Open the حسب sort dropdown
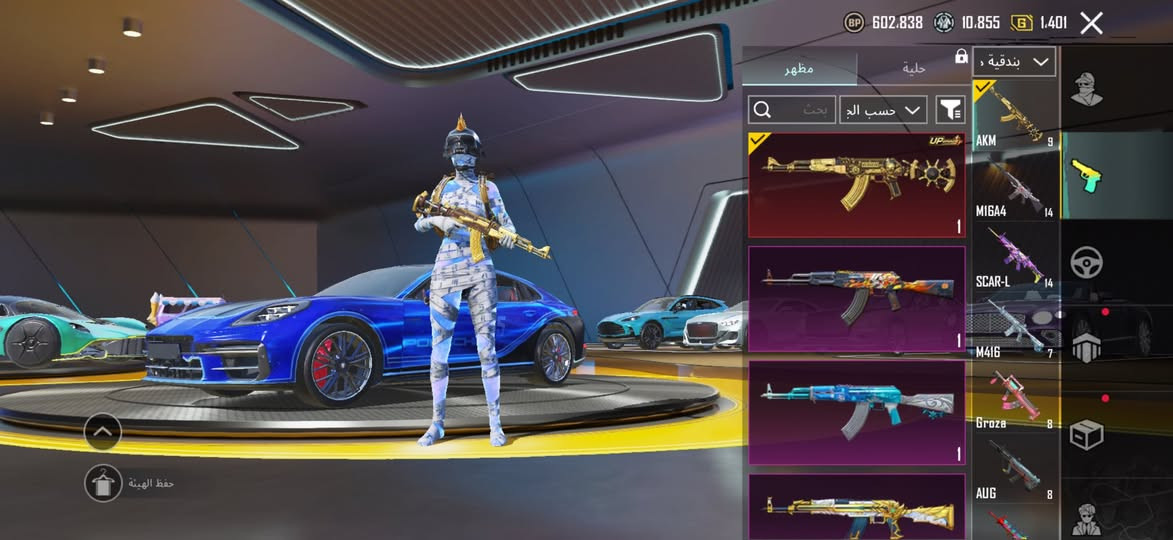1173x540 pixels. pyautogui.click(x=883, y=109)
